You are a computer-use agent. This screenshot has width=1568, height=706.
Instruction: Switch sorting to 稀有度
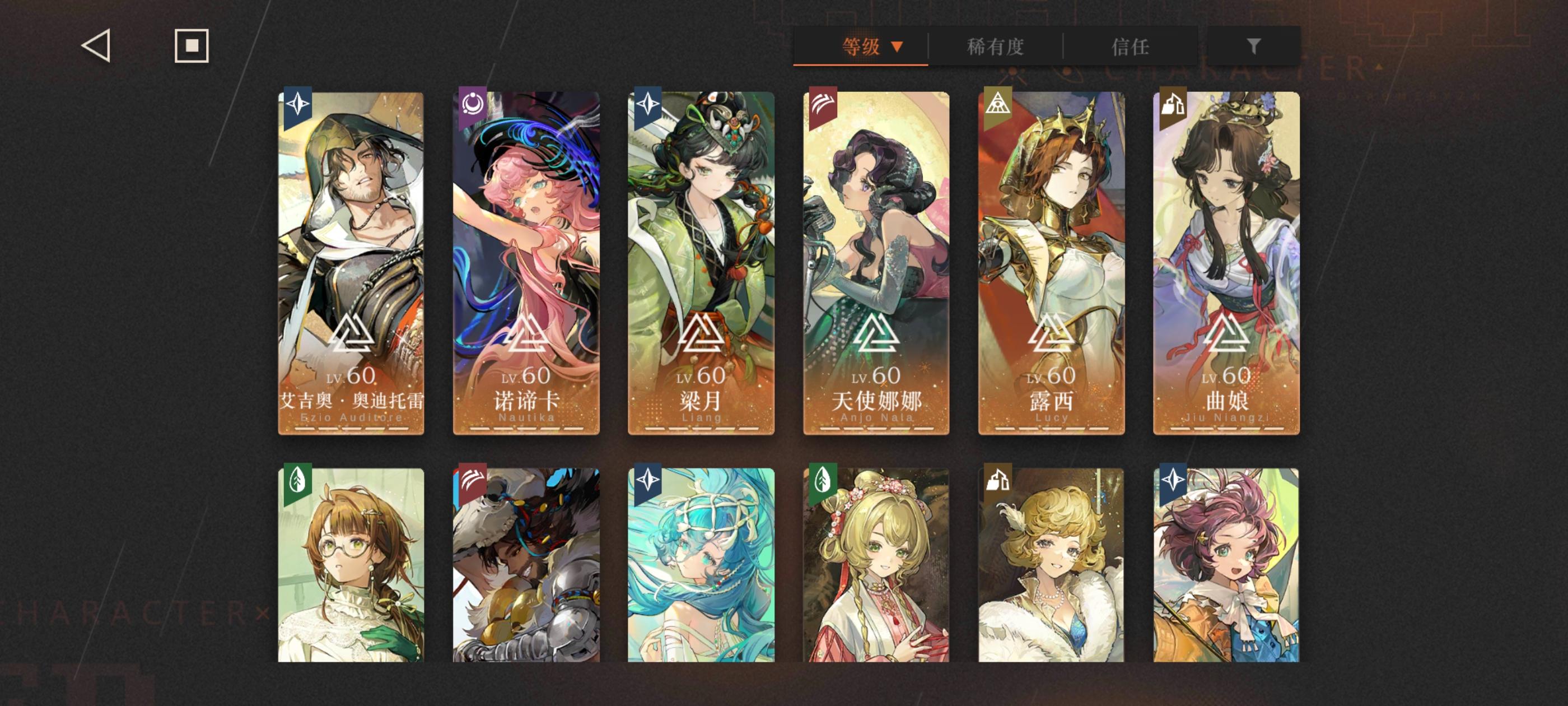tap(996, 47)
